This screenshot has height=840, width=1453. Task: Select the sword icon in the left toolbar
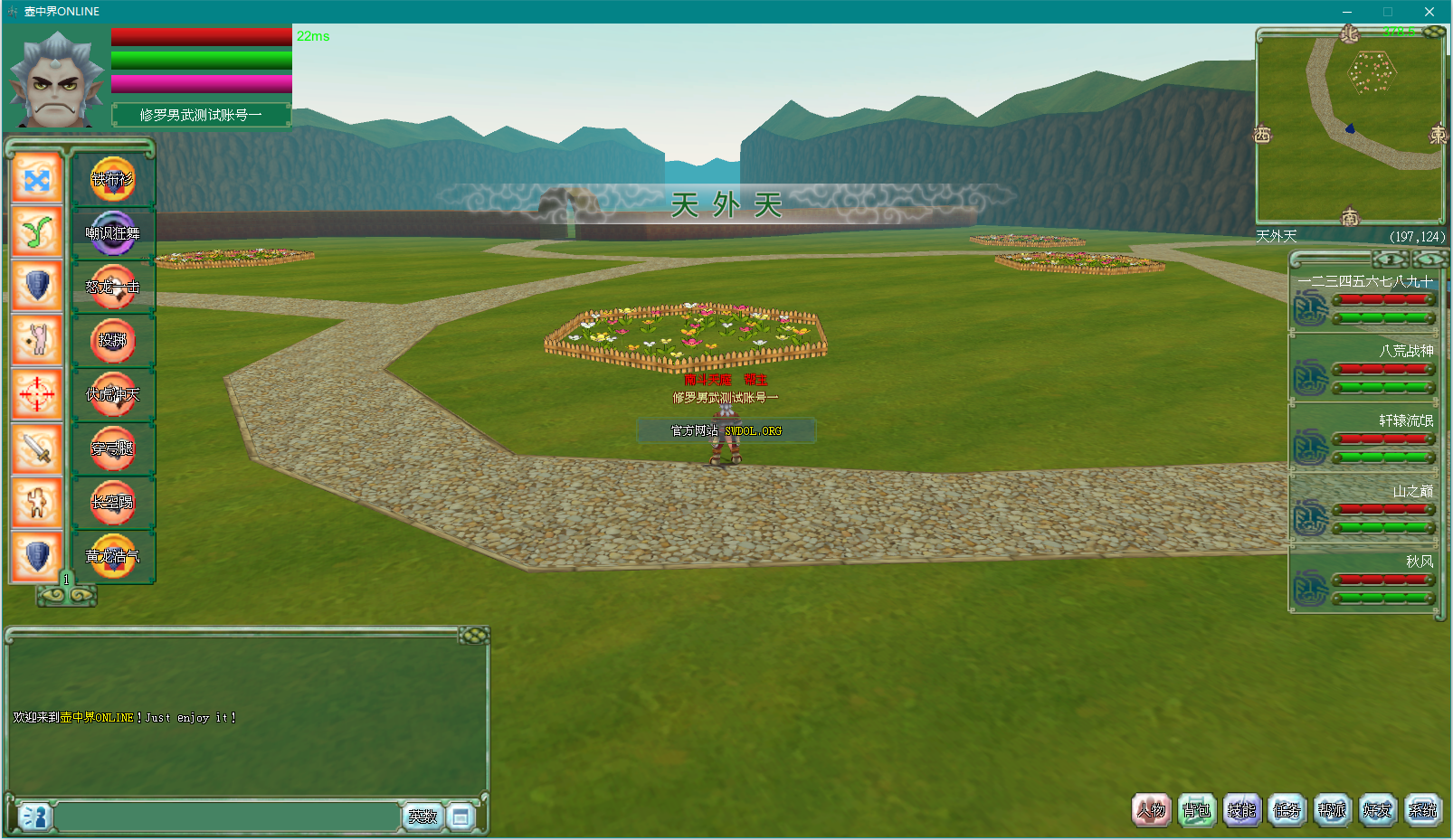(x=36, y=448)
